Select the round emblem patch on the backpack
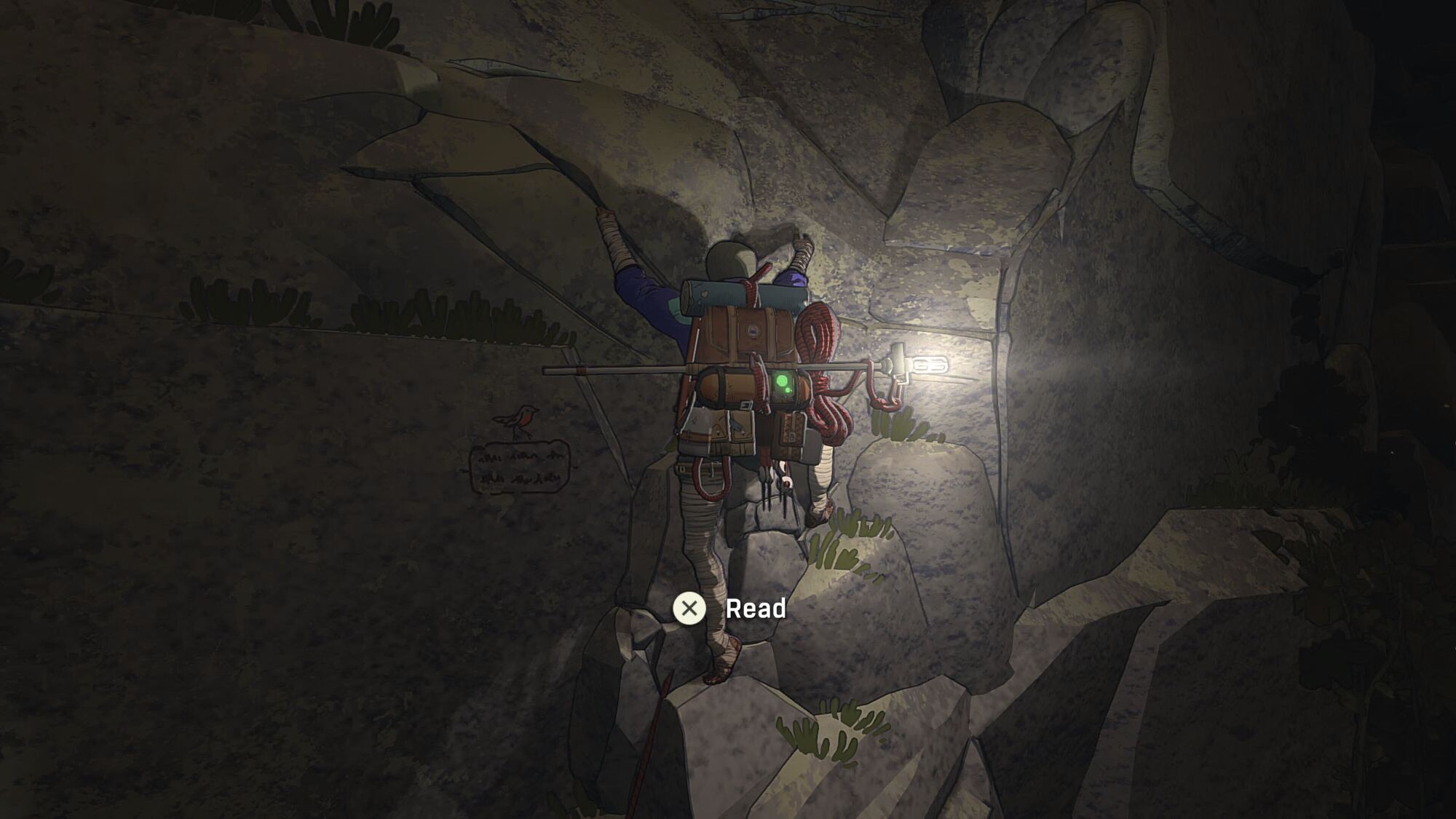1456x819 pixels. [x=755, y=331]
